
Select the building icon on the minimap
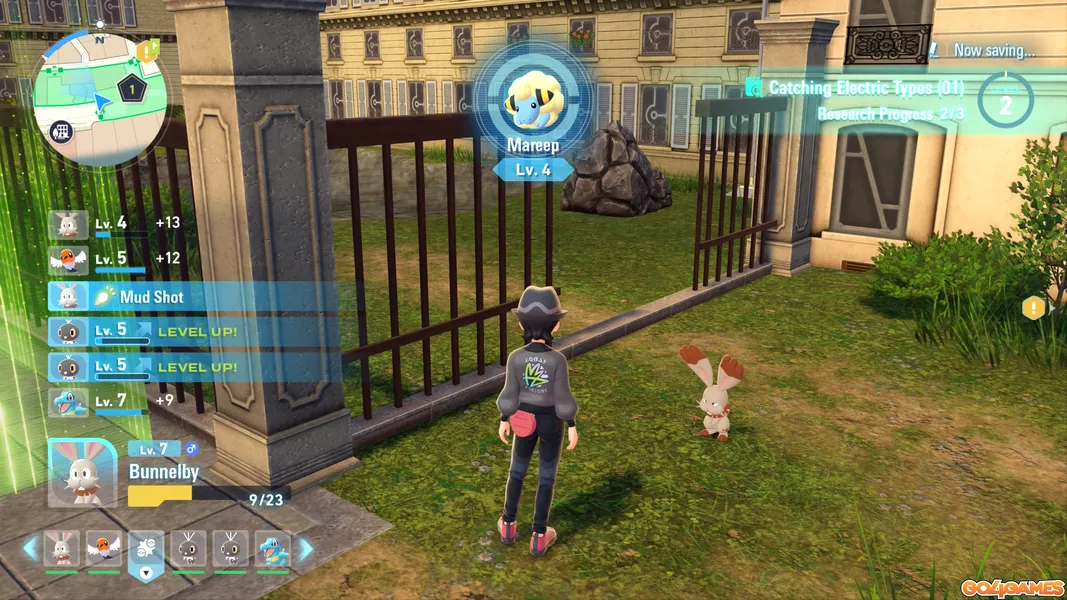click(62, 131)
